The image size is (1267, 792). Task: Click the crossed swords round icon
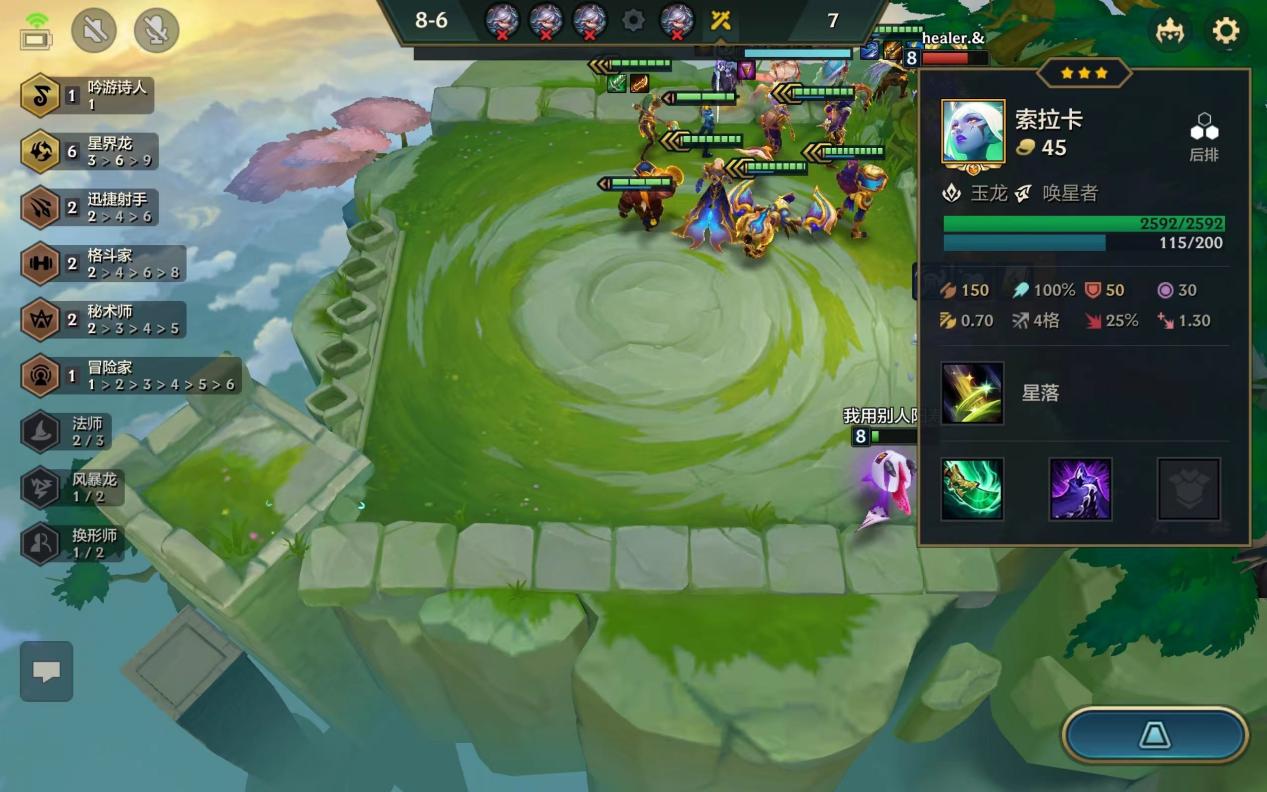721,20
